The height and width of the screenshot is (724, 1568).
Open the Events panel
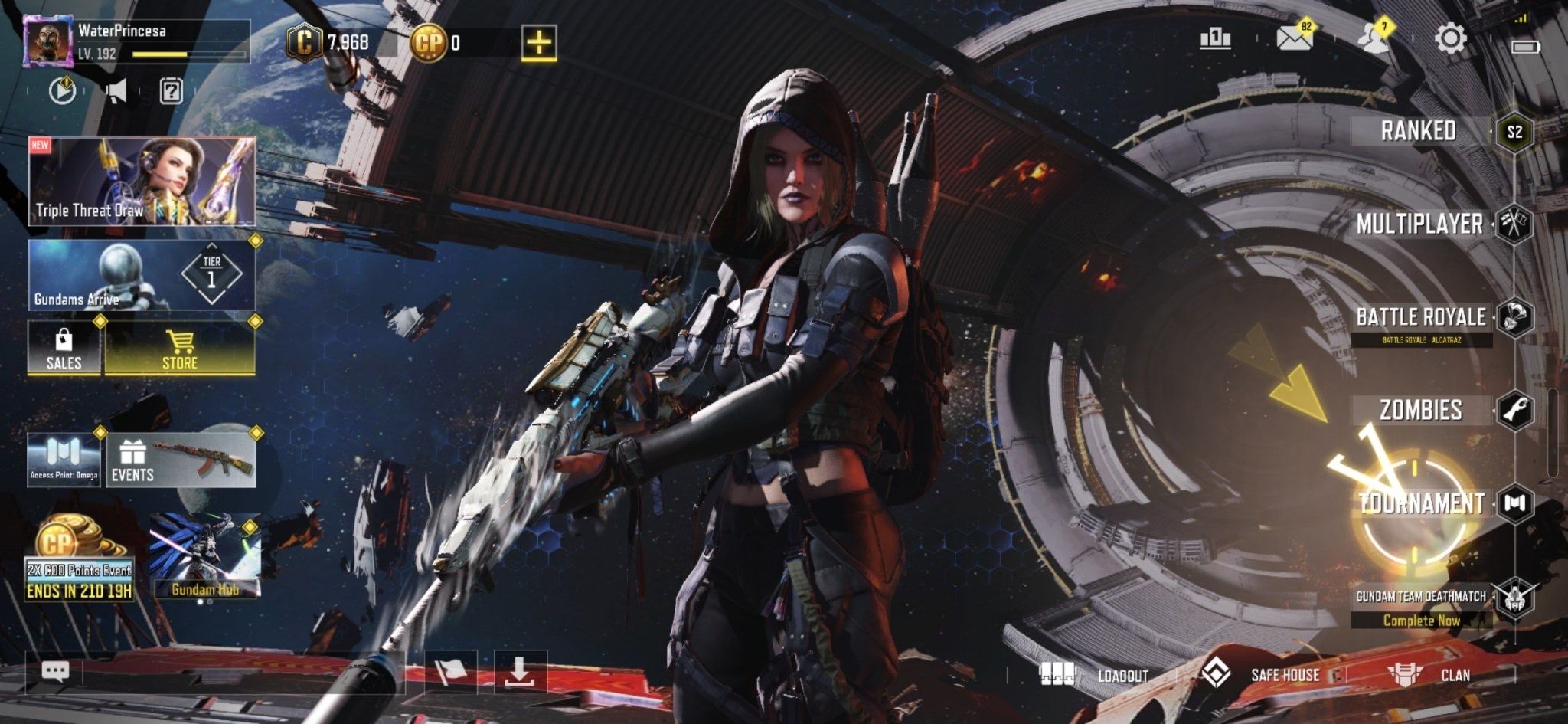click(181, 460)
